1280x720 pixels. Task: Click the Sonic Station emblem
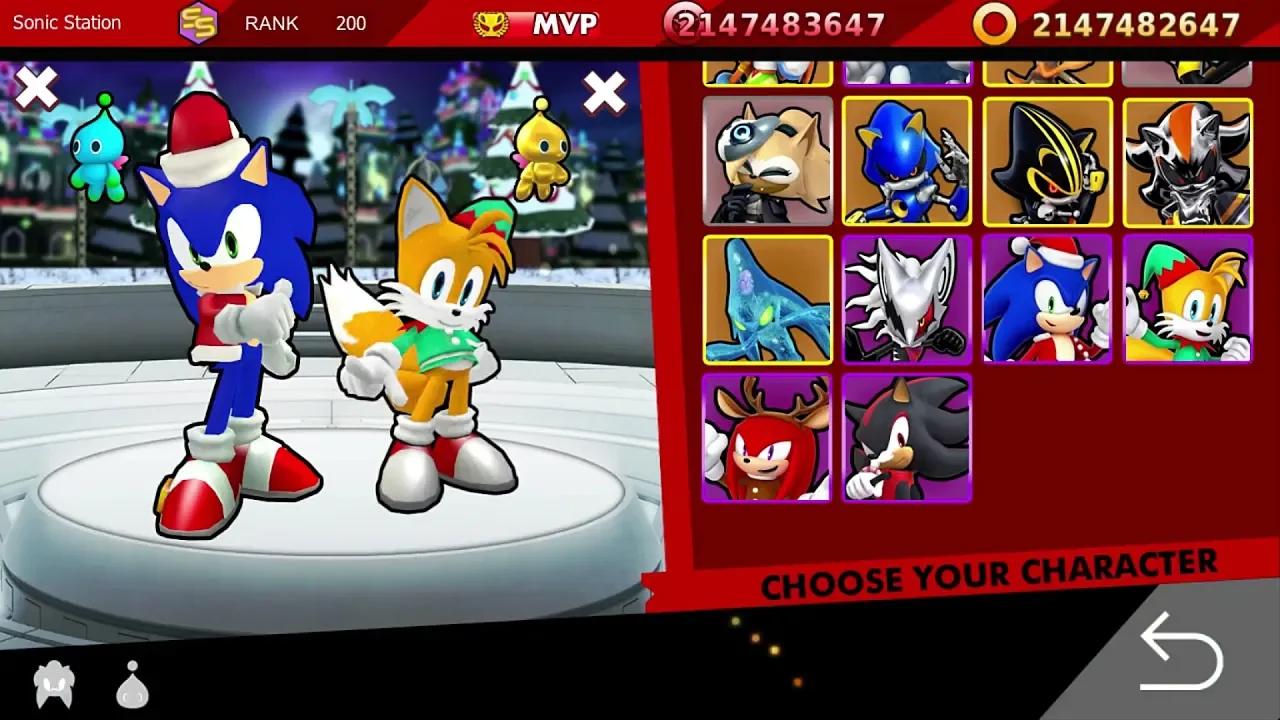(198, 20)
